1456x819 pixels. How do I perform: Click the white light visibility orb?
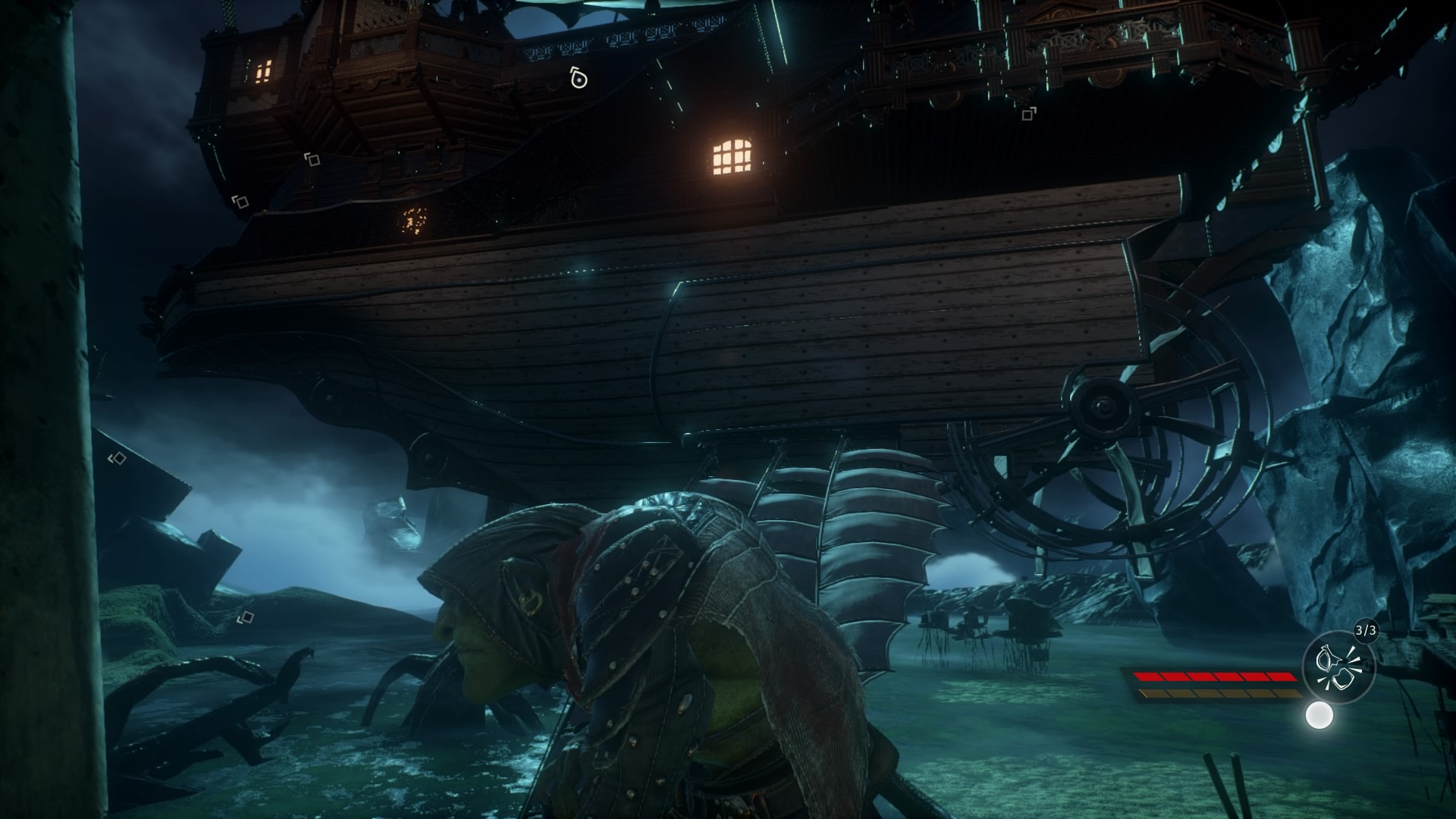click(x=1319, y=715)
